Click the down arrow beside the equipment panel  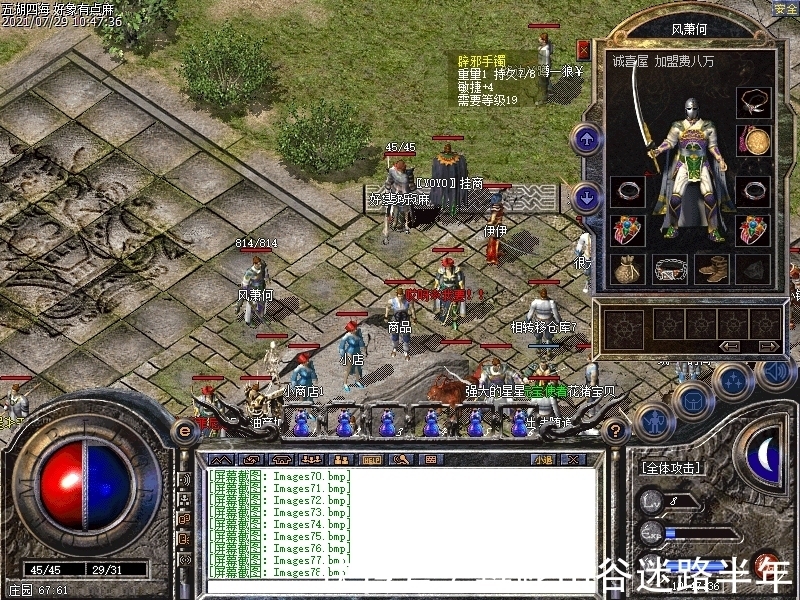coord(586,197)
